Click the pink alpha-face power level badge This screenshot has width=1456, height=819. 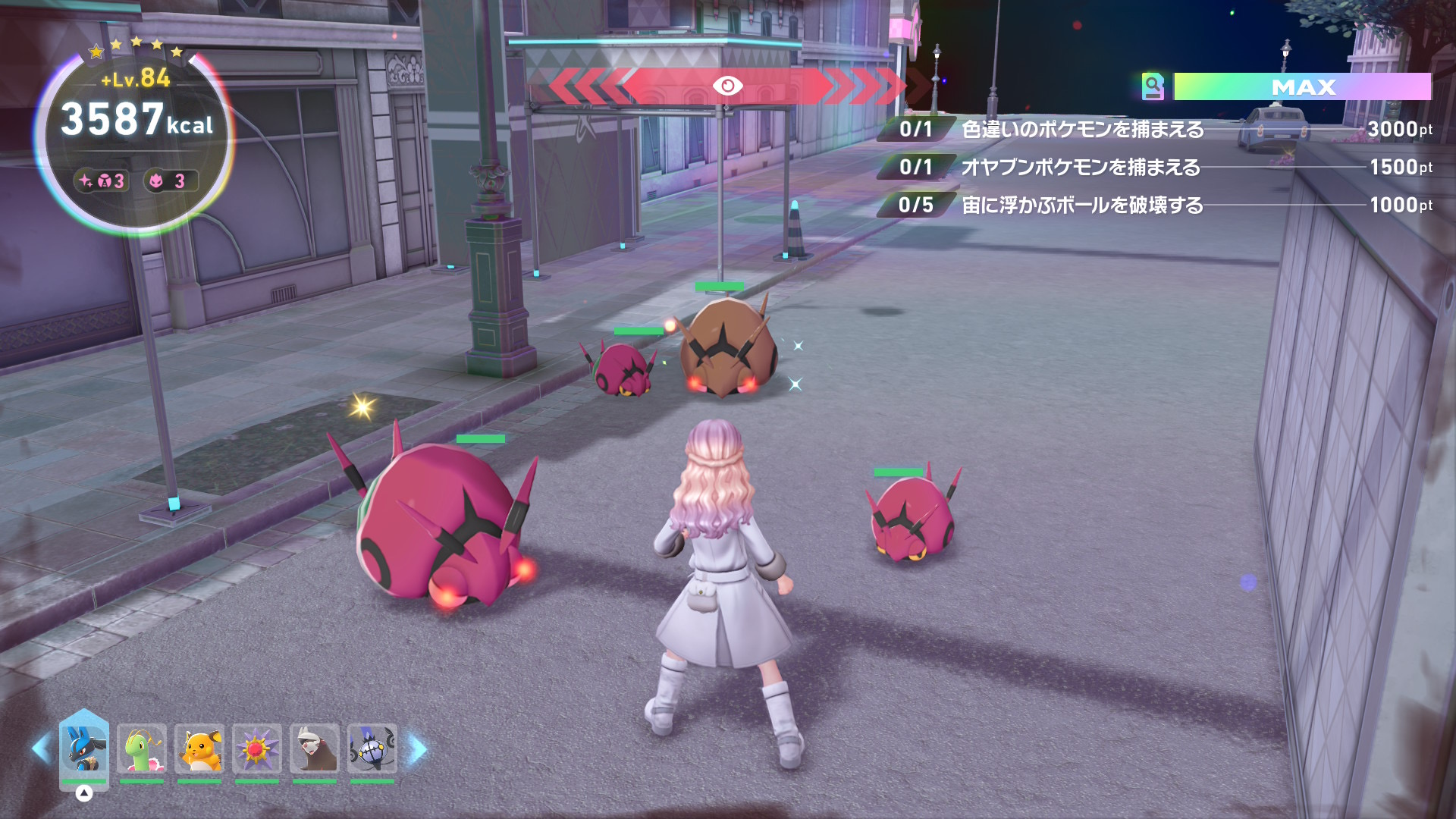pyautogui.click(x=170, y=180)
